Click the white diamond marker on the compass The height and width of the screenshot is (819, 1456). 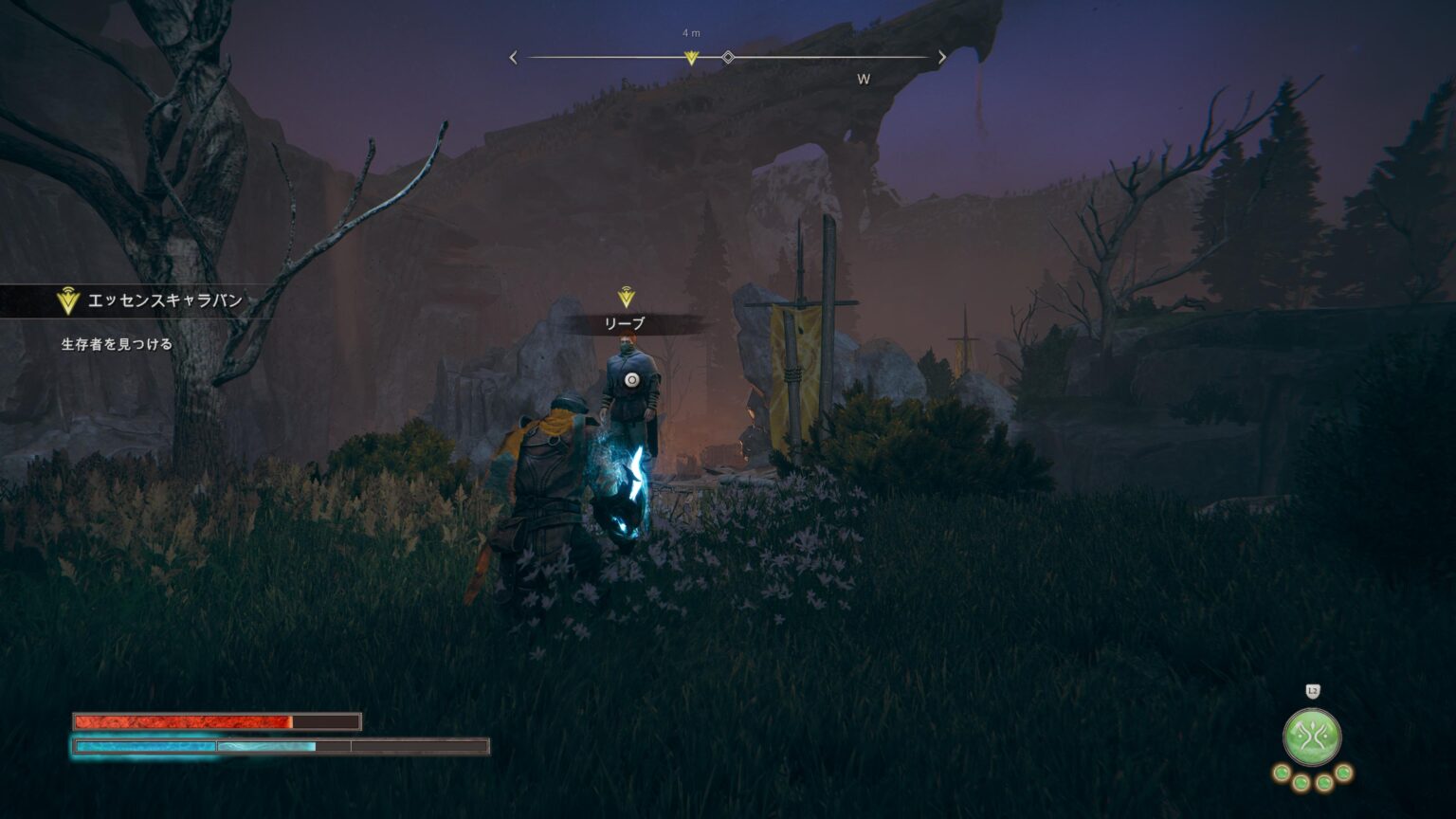728,58
